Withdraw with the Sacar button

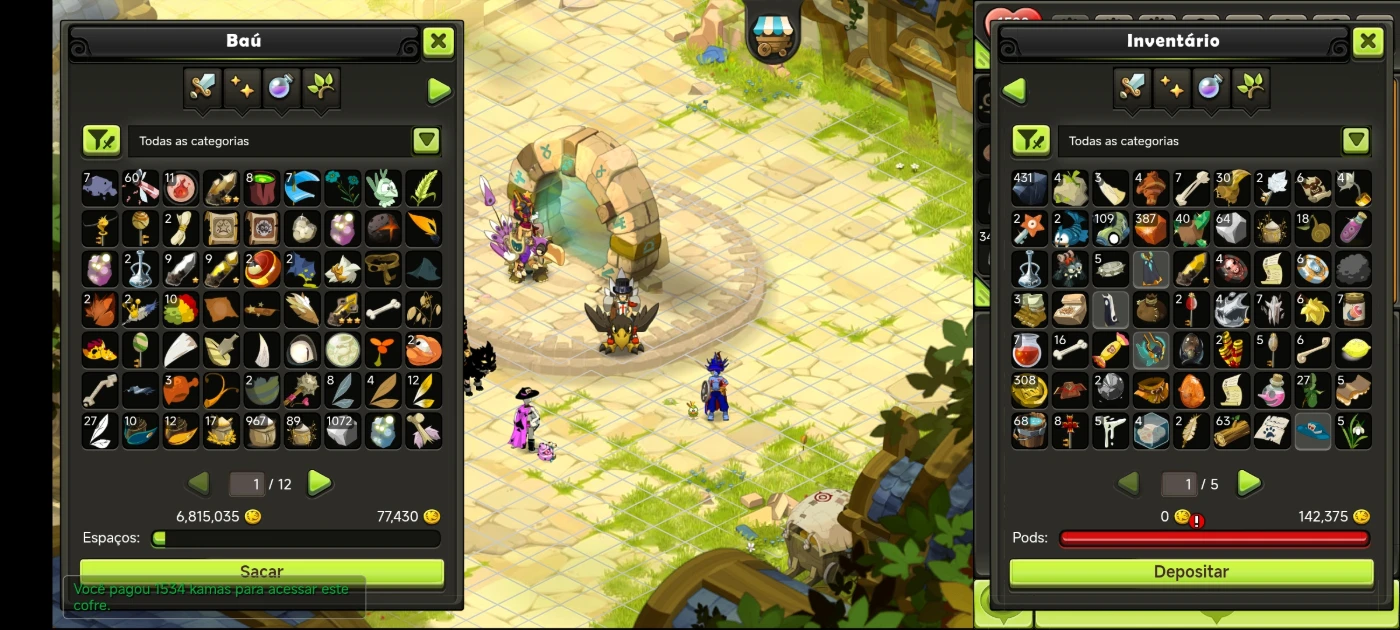(x=262, y=572)
